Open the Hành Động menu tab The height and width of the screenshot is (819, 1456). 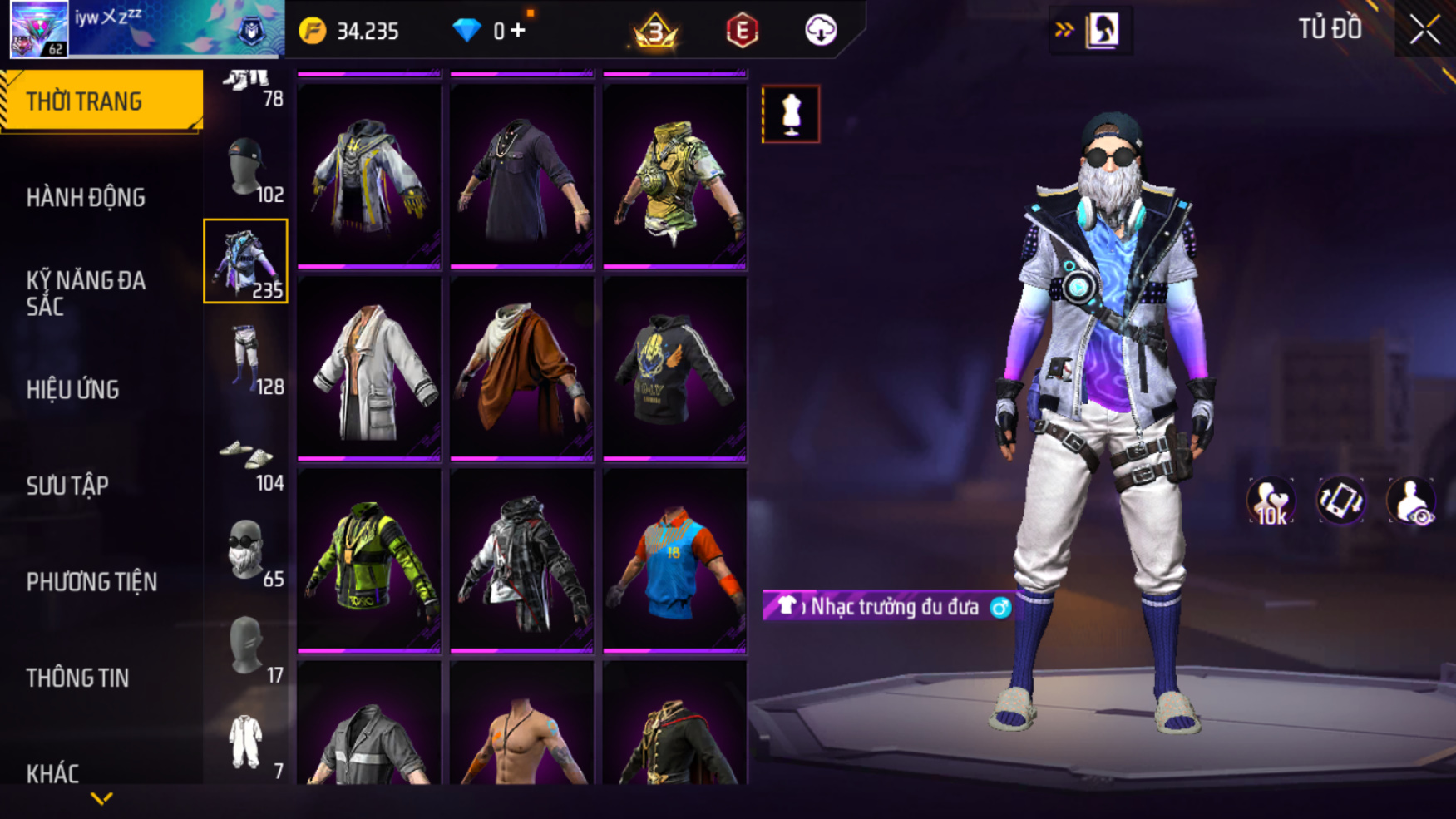coord(86,198)
